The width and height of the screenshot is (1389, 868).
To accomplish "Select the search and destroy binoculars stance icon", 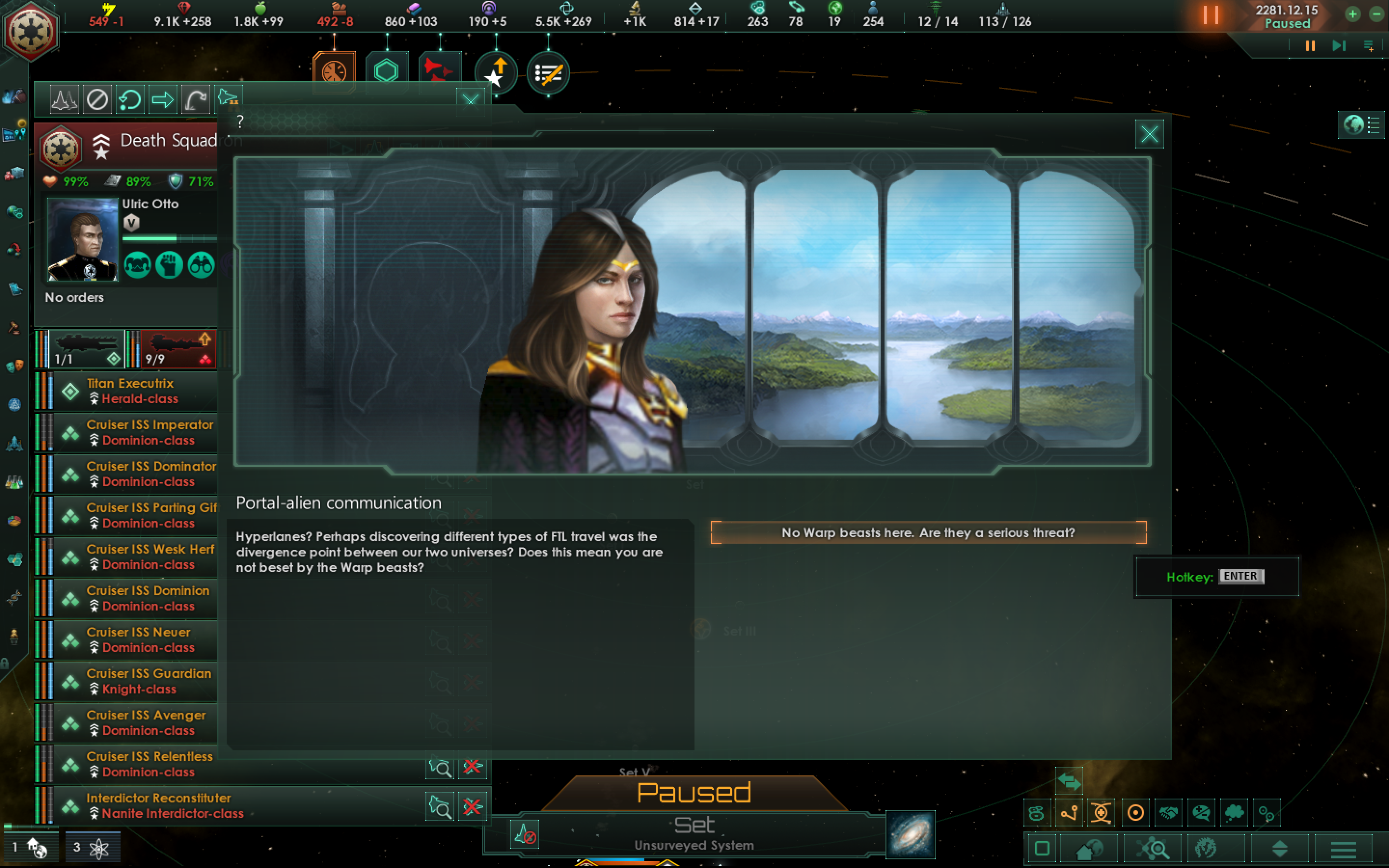I will [201, 265].
